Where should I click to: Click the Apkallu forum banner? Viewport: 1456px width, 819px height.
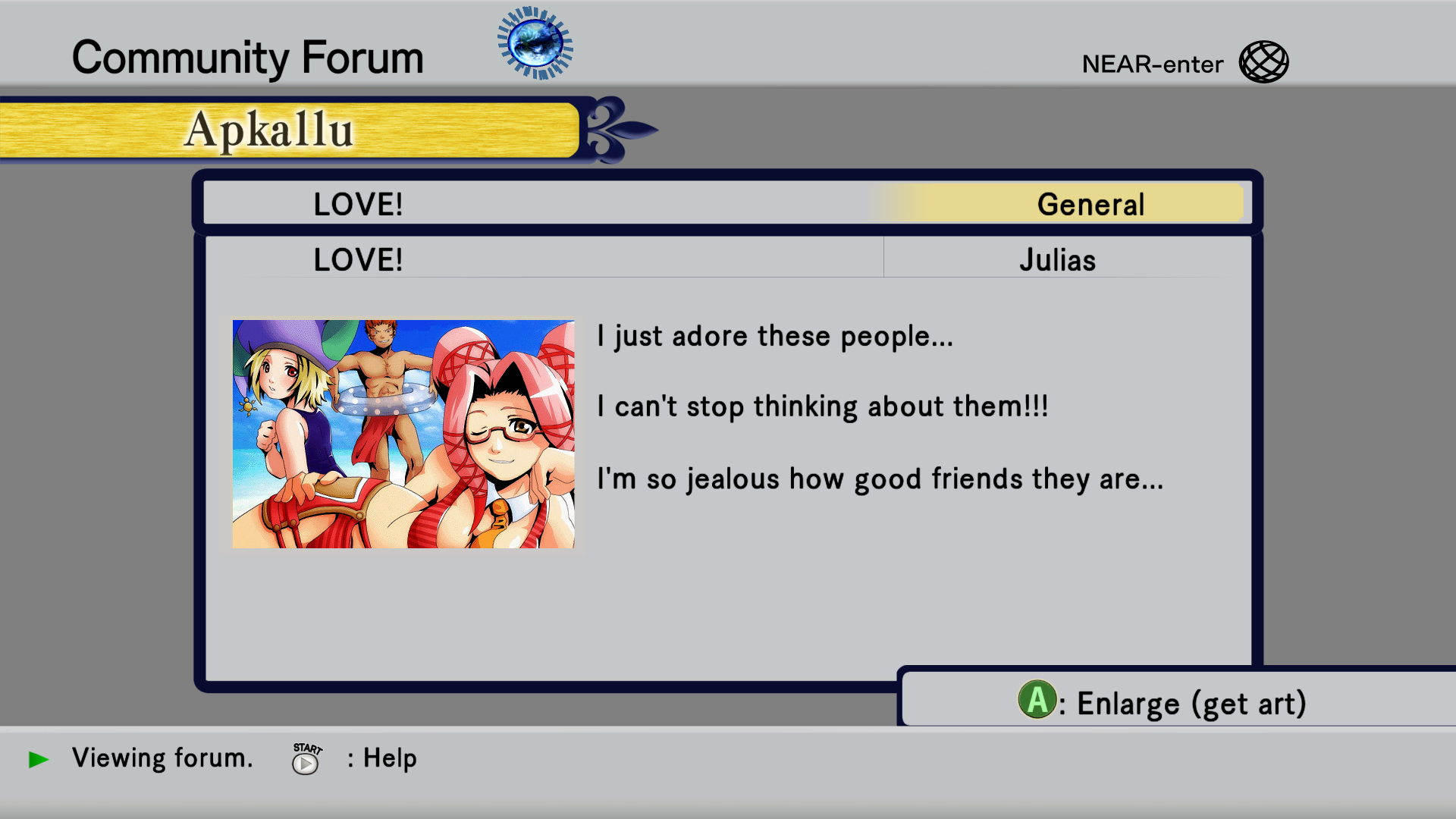288,130
